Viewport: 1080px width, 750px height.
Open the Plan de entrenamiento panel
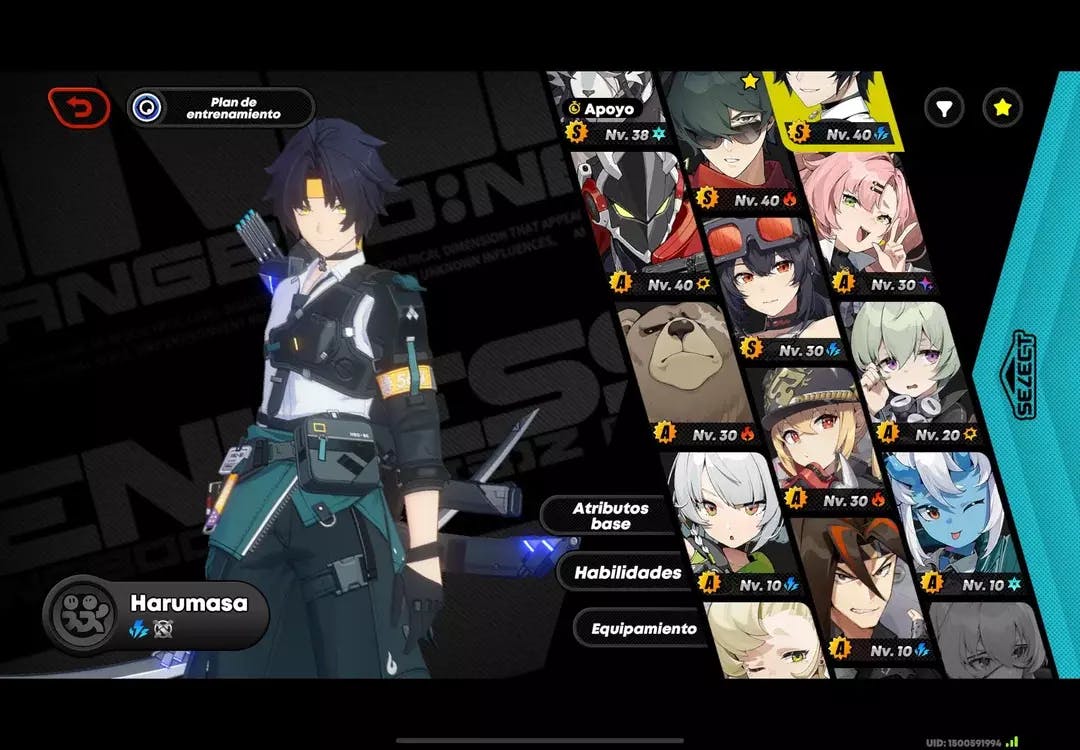(x=221, y=107)
